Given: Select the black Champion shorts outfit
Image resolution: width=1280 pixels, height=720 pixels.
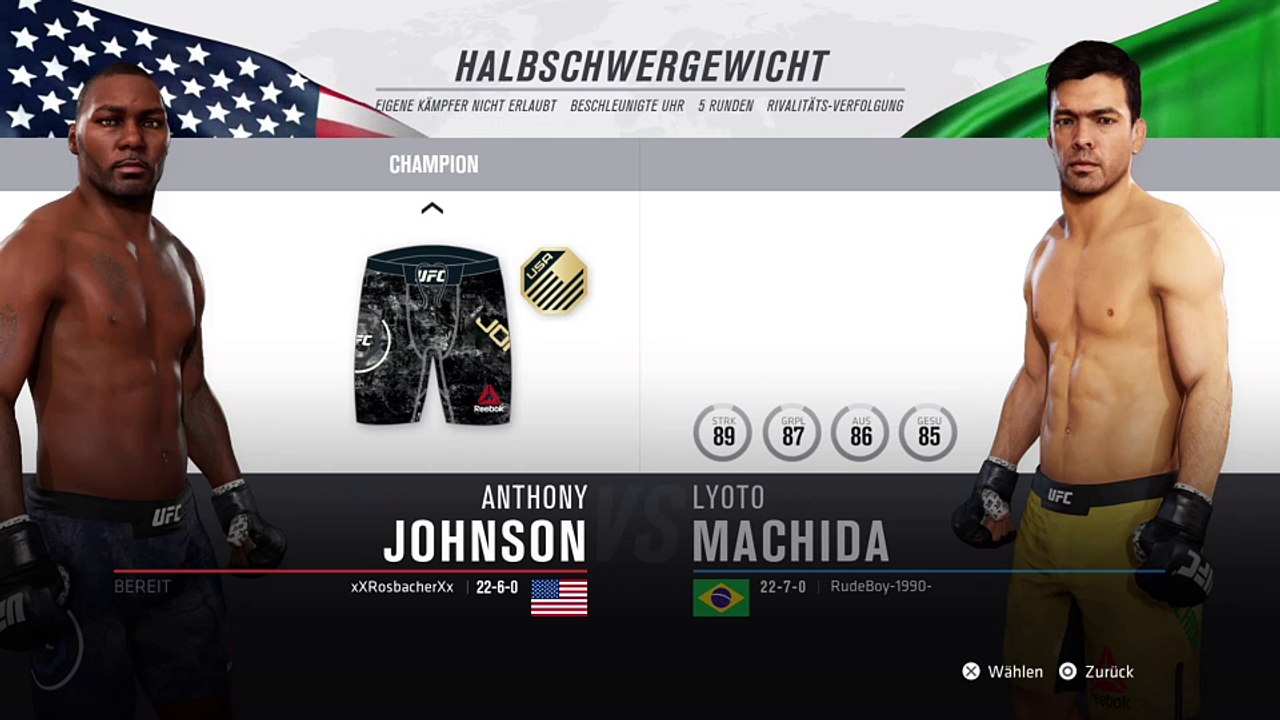Looking at the screenshot, I should [x=432, y=336].
